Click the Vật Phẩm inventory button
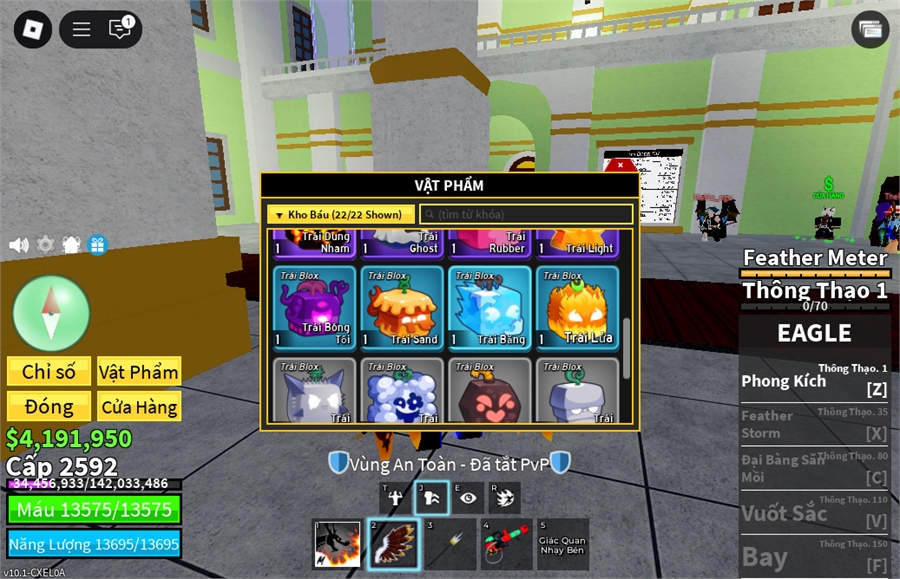 pos(139,372)
